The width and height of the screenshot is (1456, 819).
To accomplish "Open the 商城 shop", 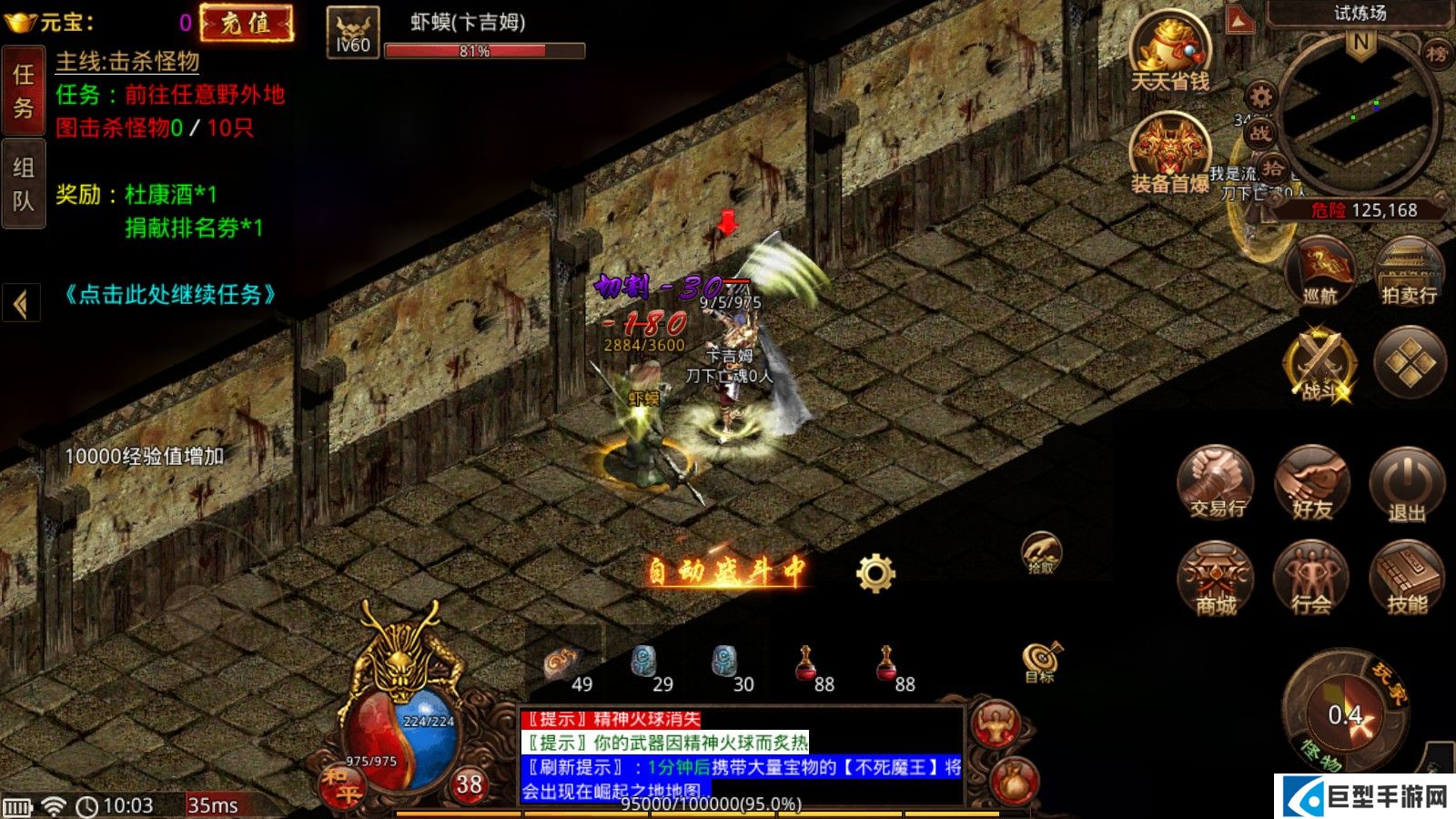I will pyautogui.click(x=1216, y=579).
